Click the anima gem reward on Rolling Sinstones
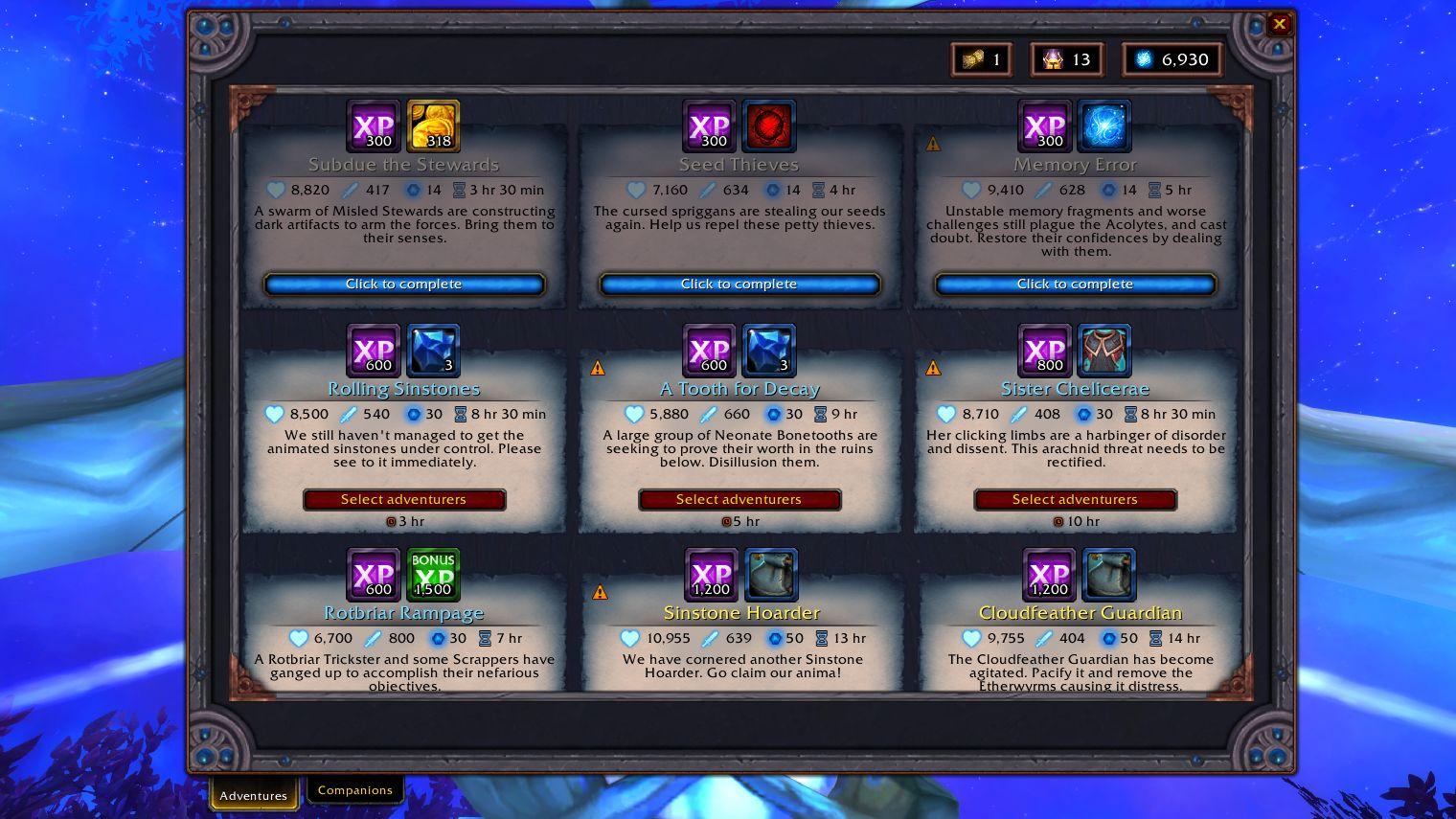 (433, 351)
